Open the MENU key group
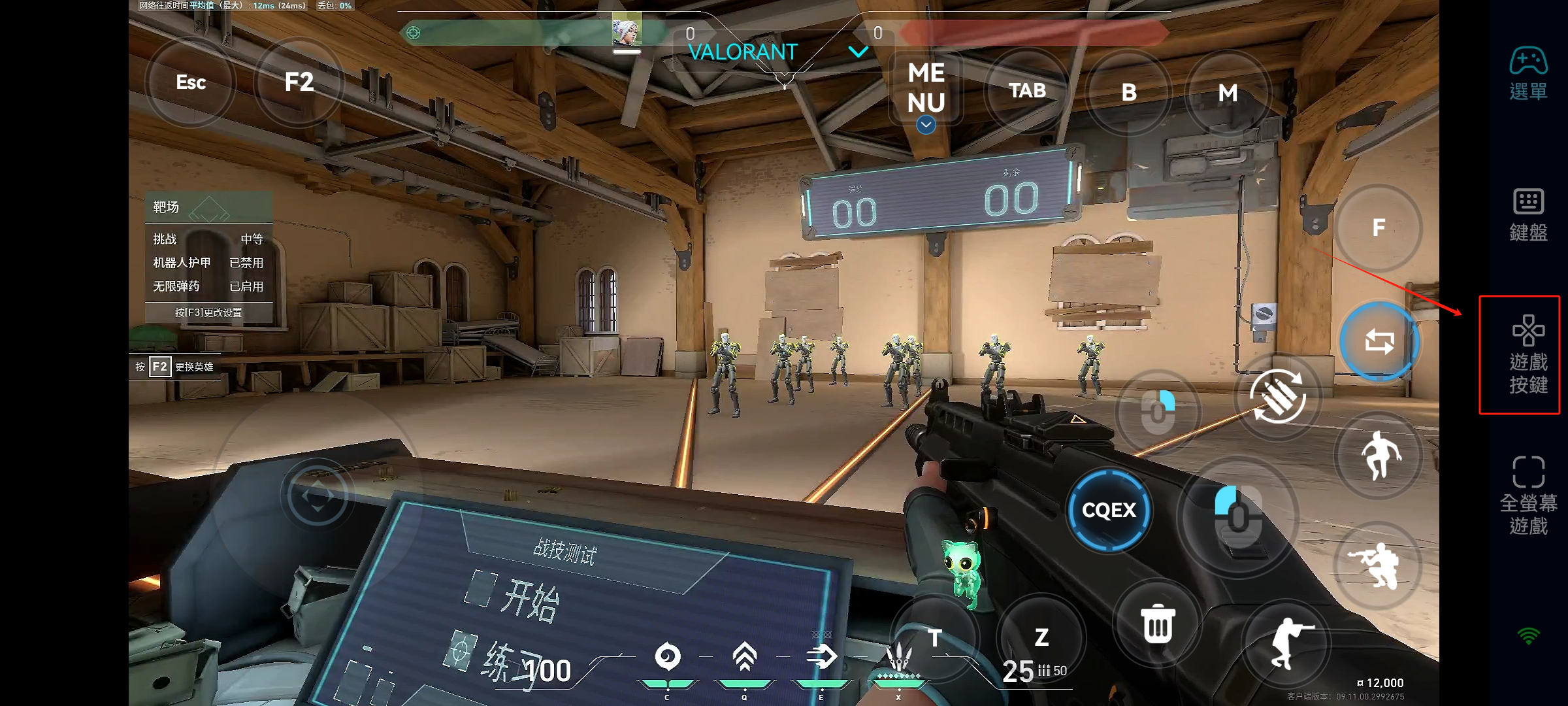 coord(926,88)
